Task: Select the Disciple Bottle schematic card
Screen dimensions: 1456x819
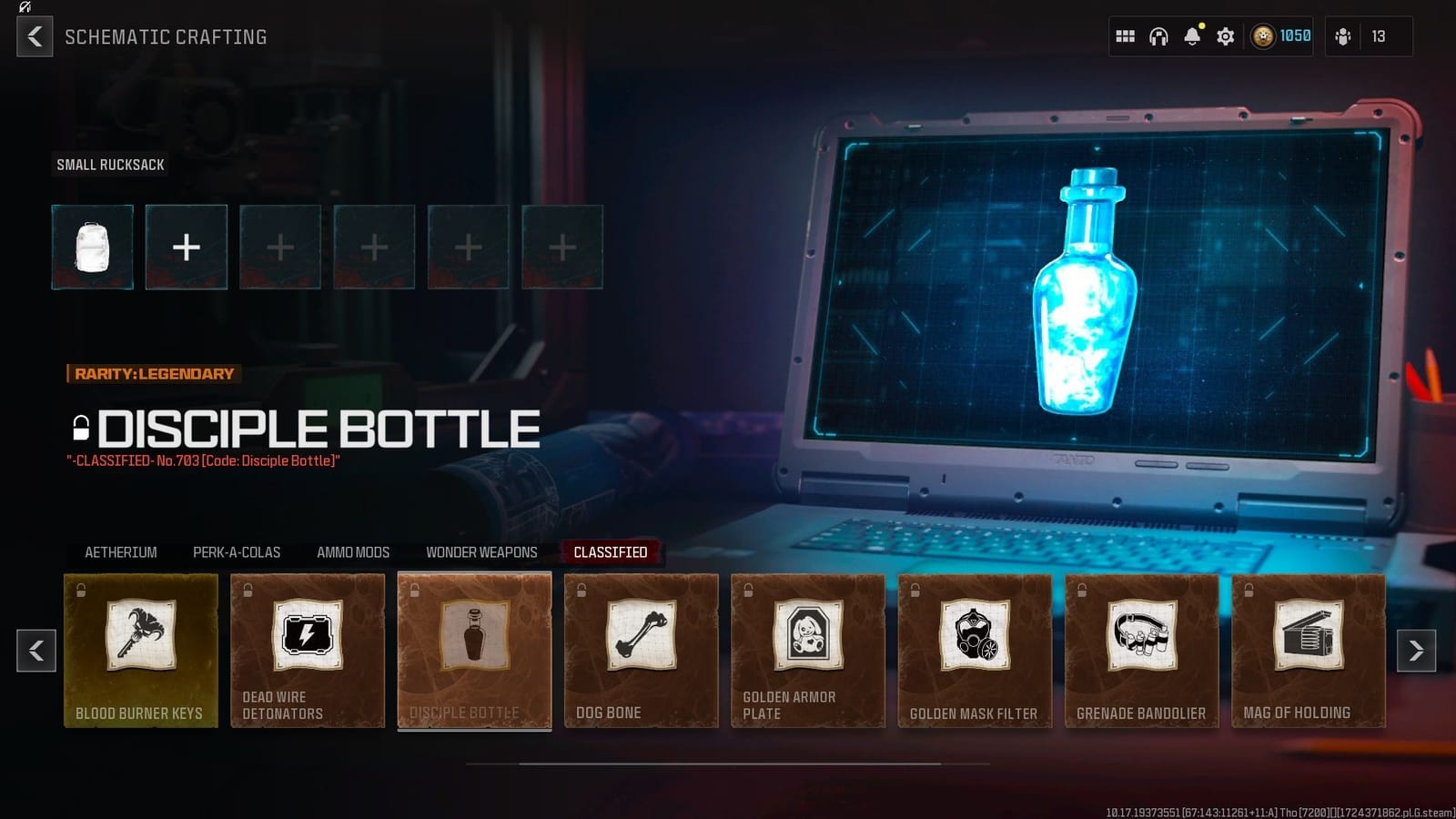Action: (x=474, y=651)
